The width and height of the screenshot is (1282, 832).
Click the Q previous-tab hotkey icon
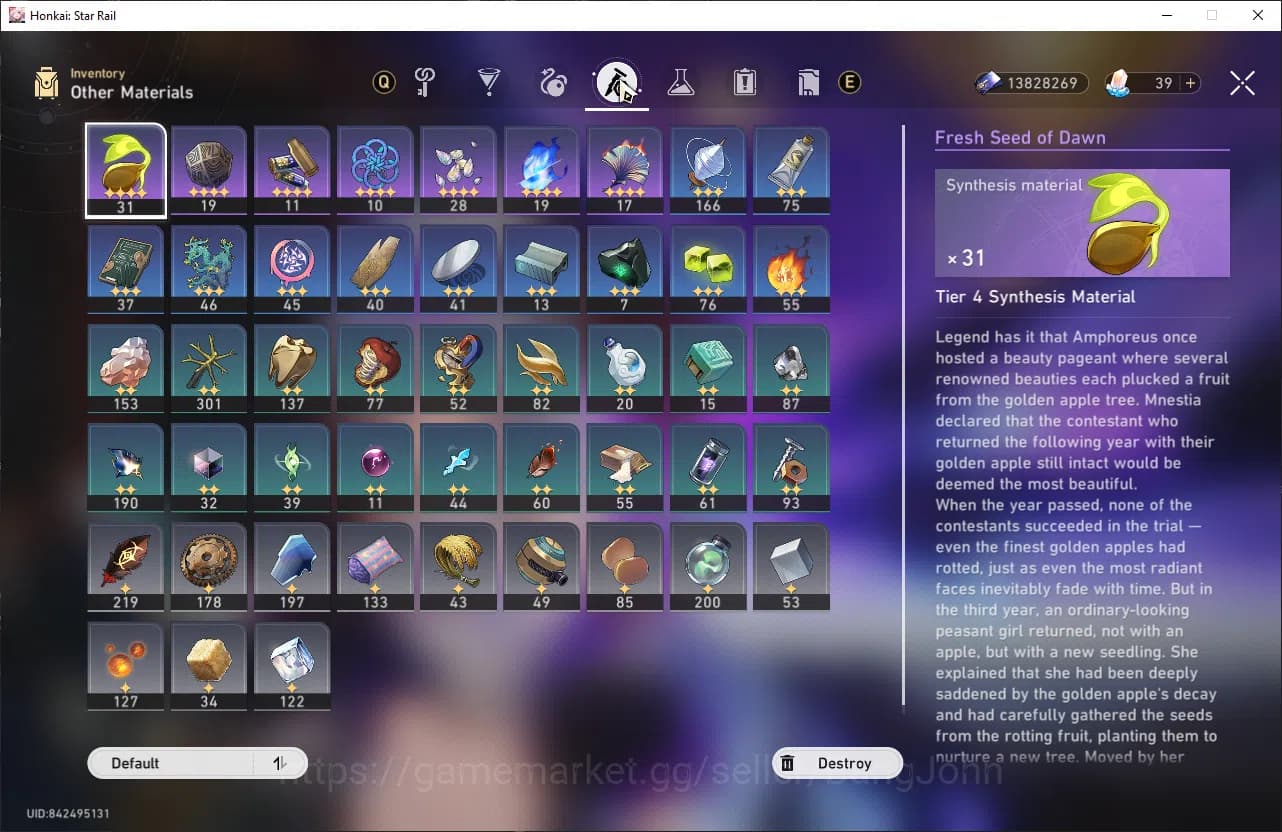pyautogui.click(x=383, y=83)
